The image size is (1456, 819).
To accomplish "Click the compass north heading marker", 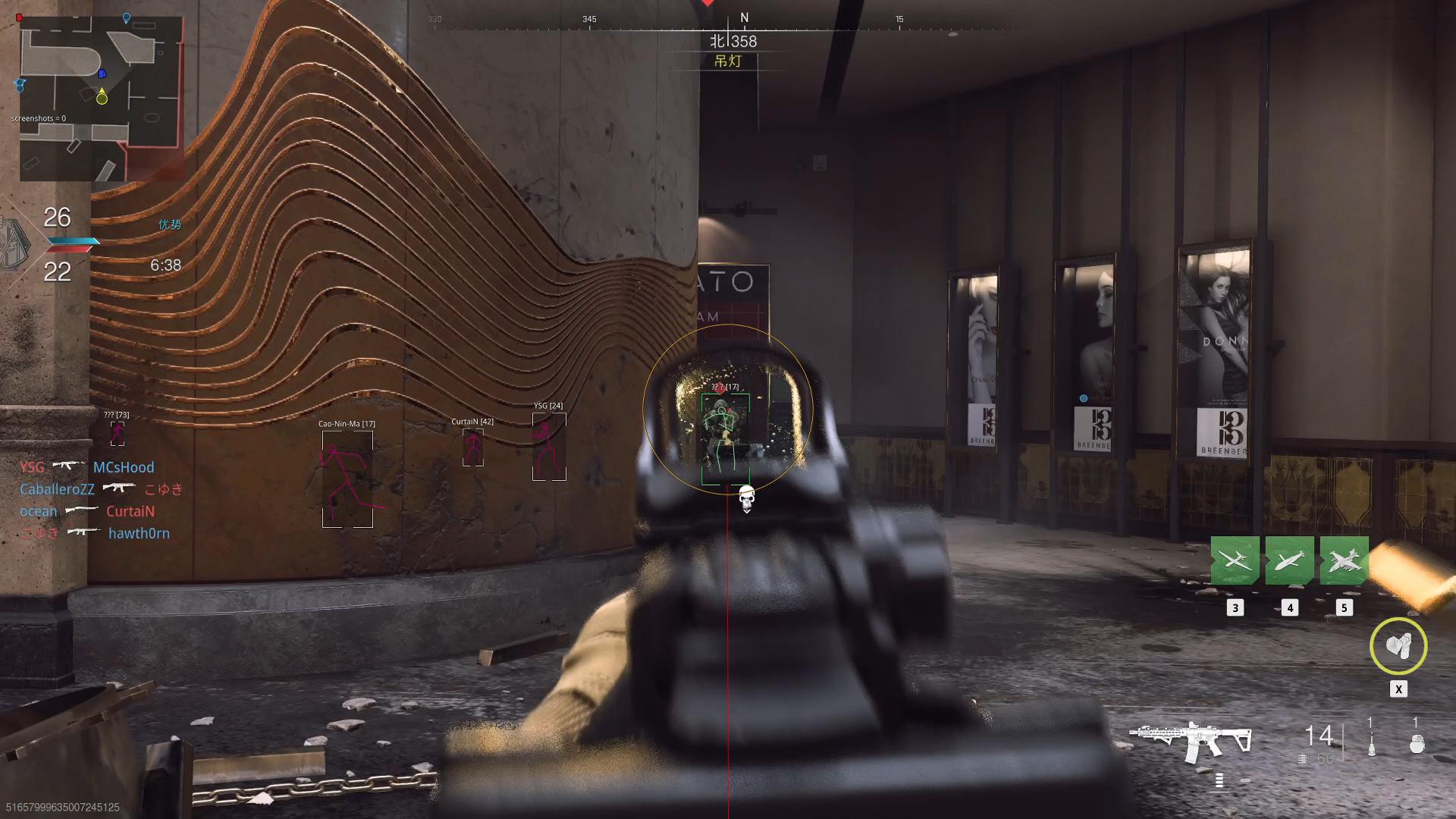I will [x=744, y=18].
